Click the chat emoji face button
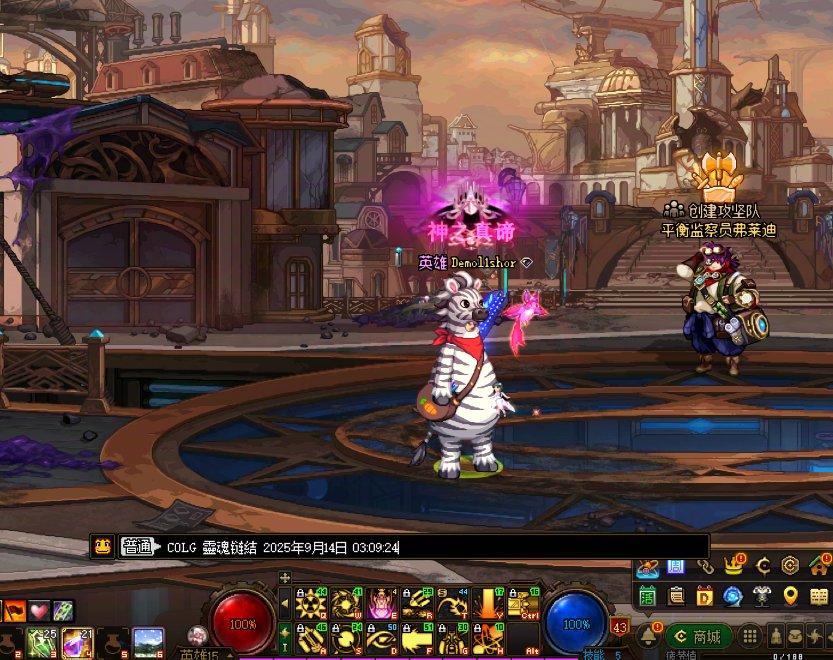 102,547
